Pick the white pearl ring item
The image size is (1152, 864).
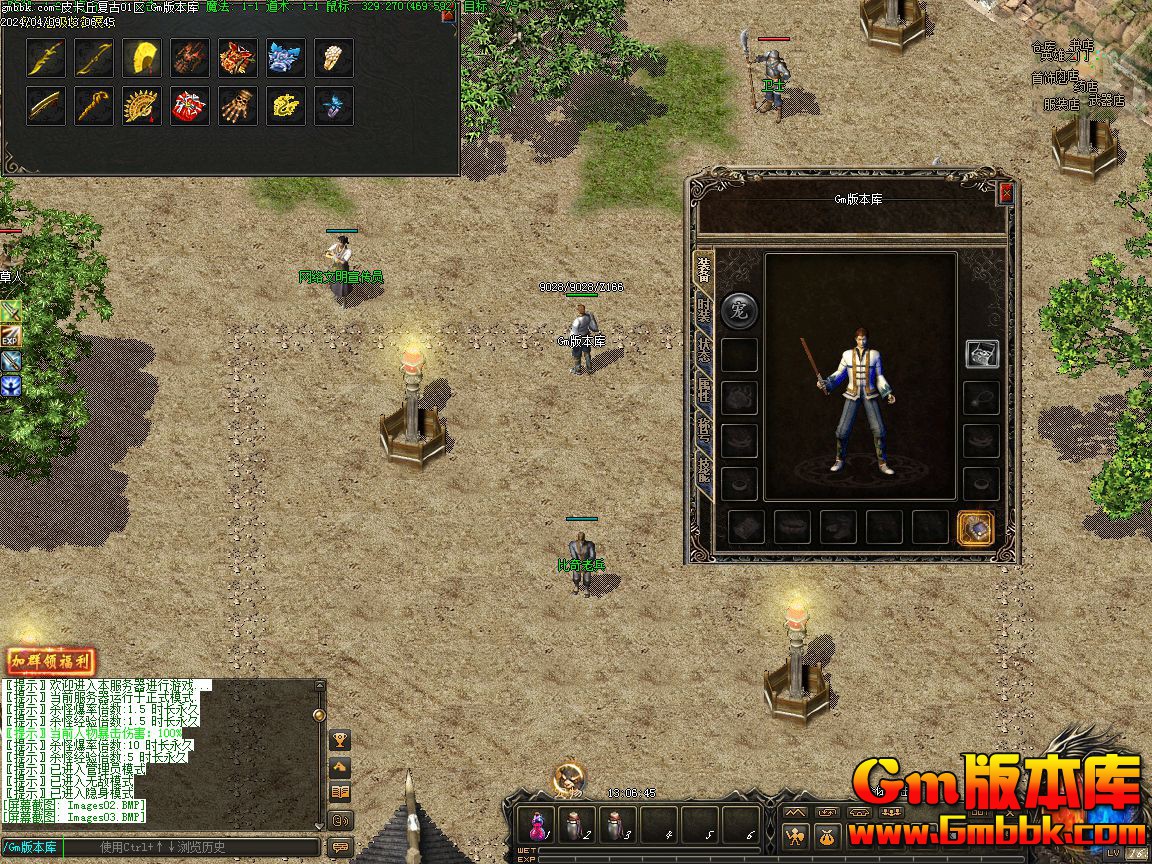tap(334, 58)
